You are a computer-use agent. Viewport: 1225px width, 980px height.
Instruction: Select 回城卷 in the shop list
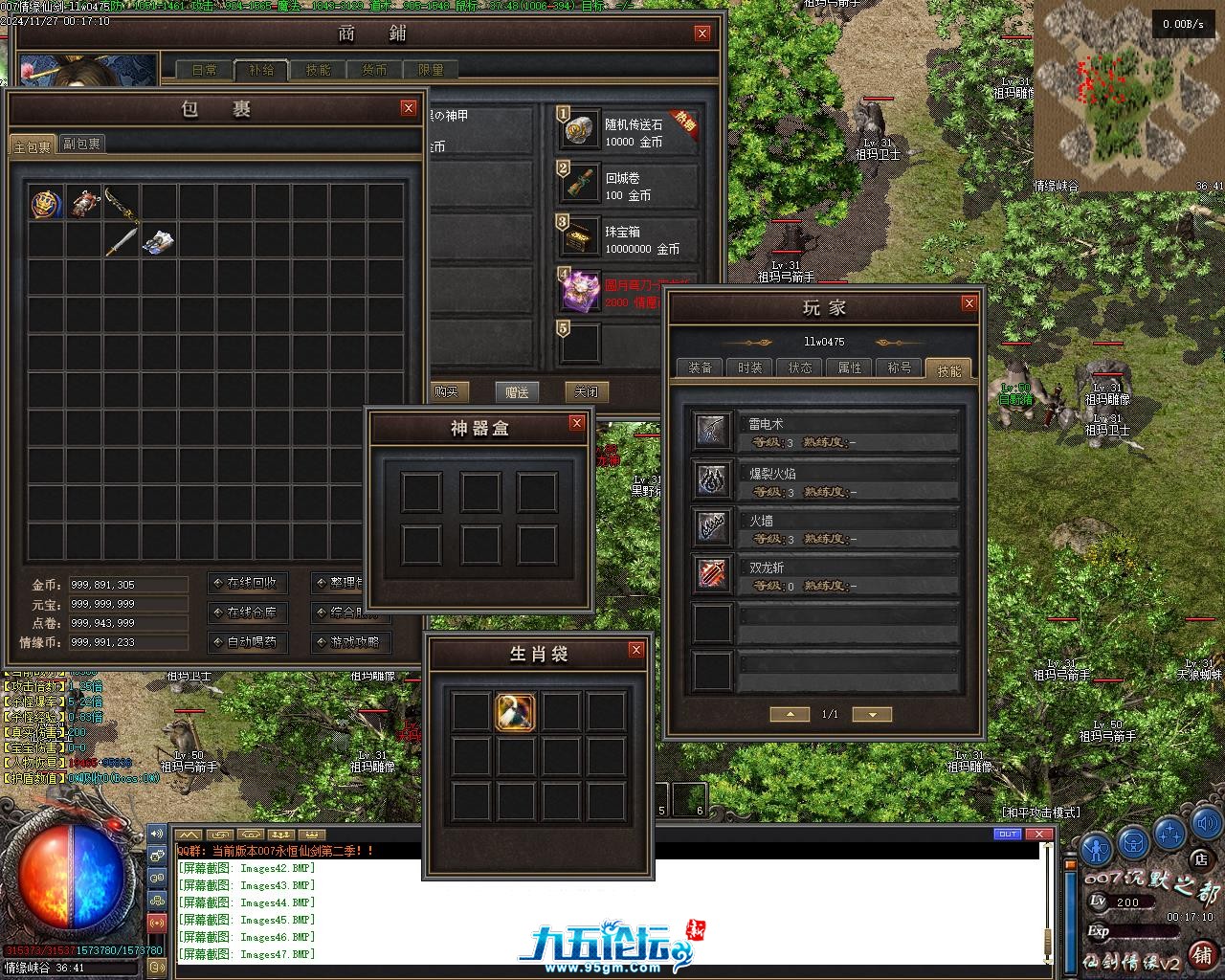pyautogui.click(x=627, y=186)
